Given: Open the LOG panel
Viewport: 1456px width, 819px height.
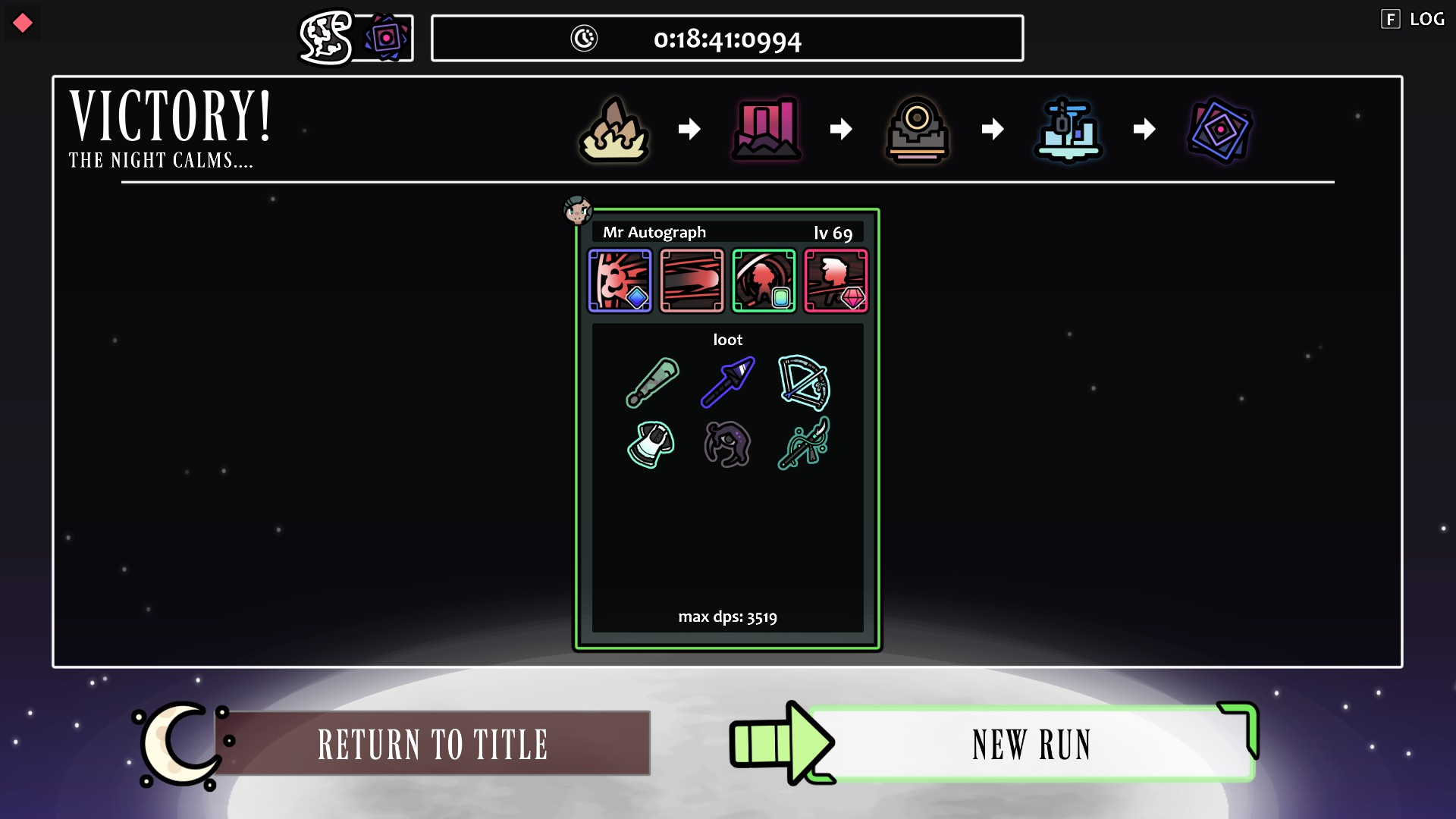Looking at the screenshot, I should click(1414, 20).
